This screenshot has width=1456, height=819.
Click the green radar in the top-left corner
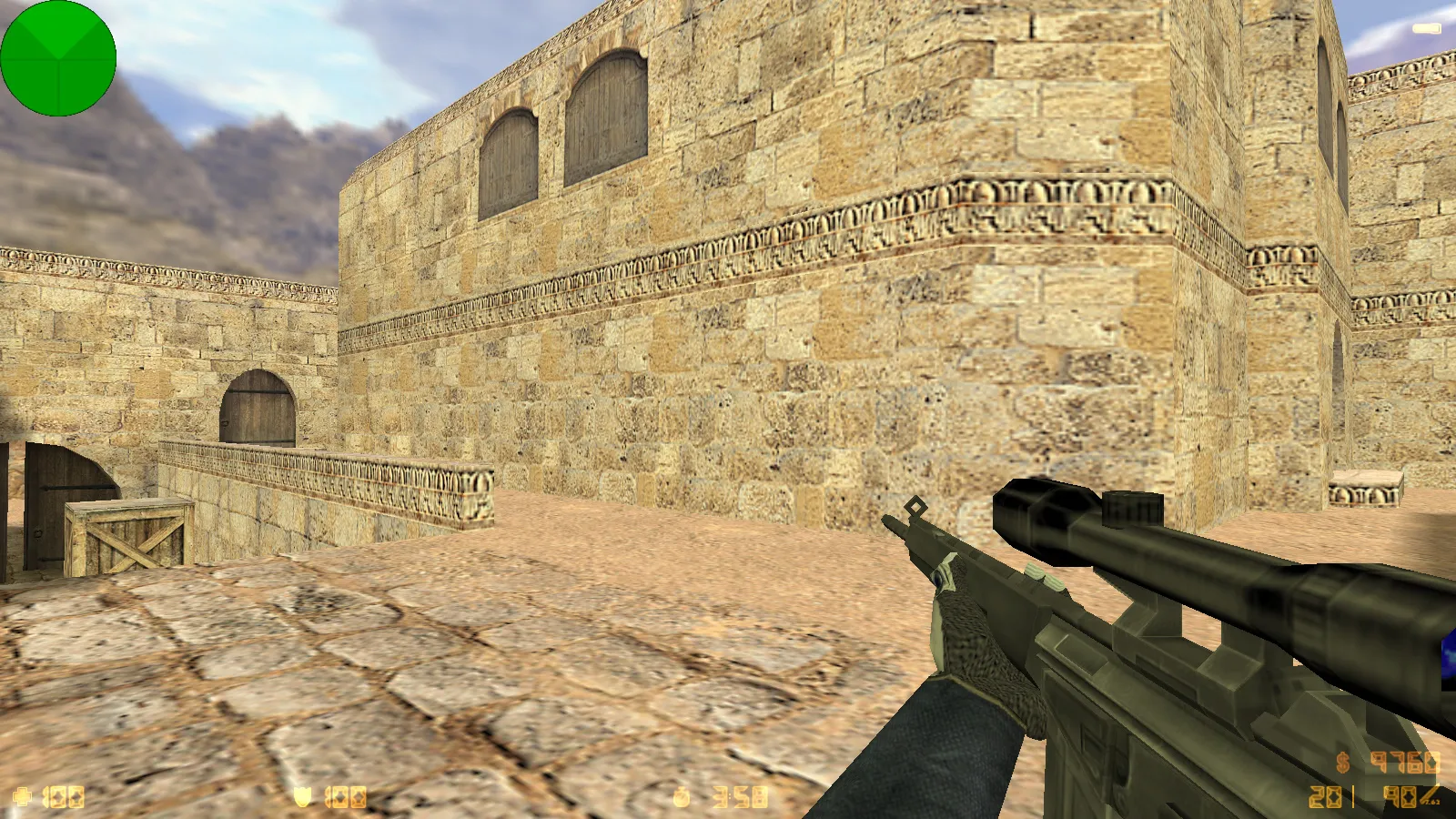57,57
